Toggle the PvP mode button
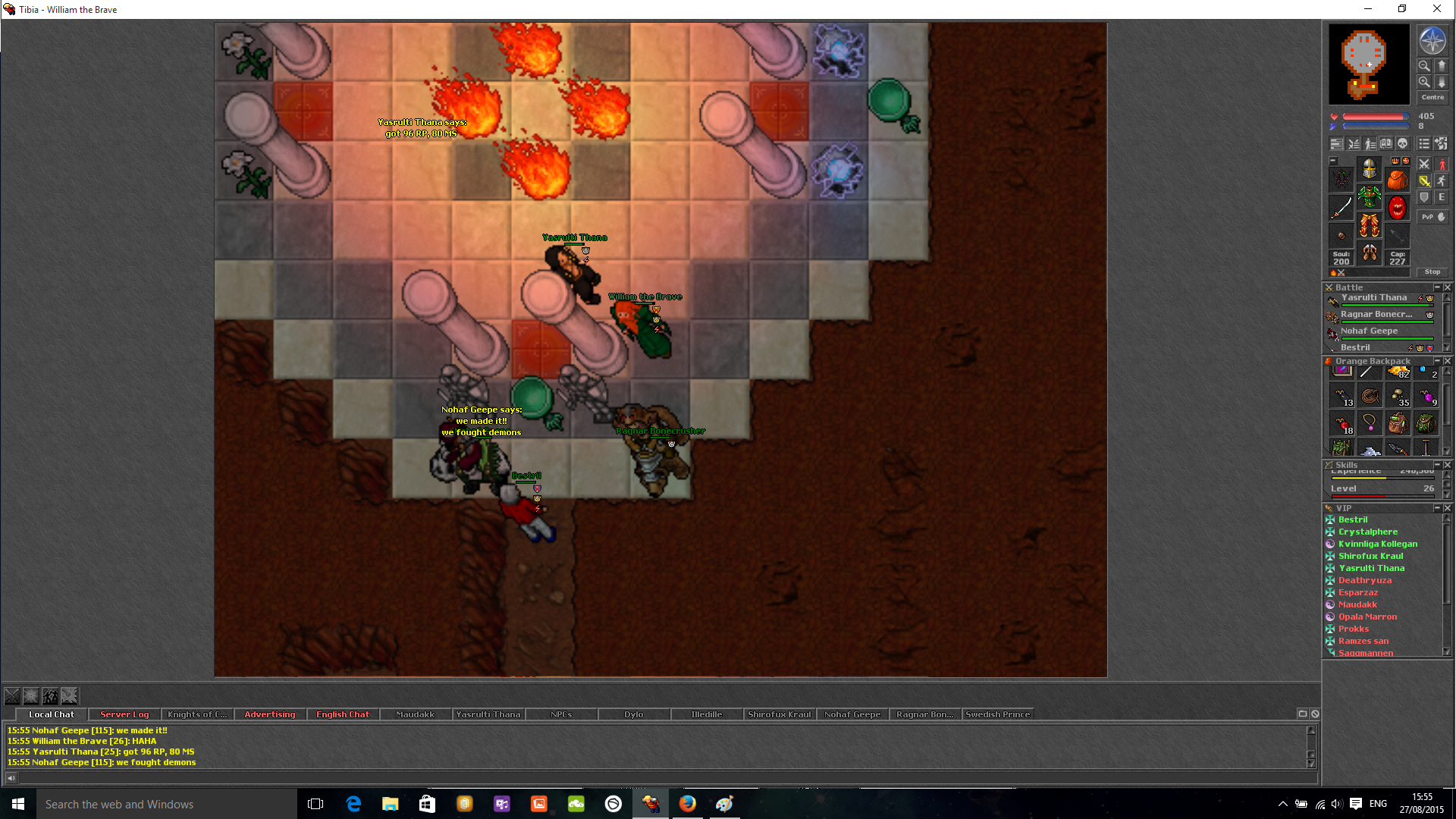Screen dimensions: 1456x819 1432,217
